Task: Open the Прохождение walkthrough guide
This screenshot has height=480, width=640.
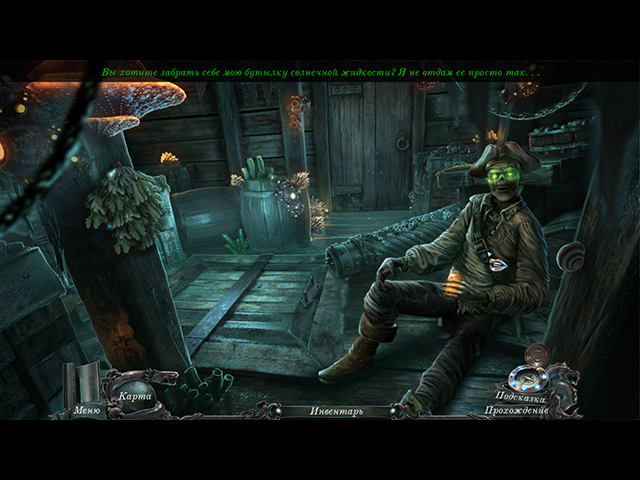Action: pos(516,410)
